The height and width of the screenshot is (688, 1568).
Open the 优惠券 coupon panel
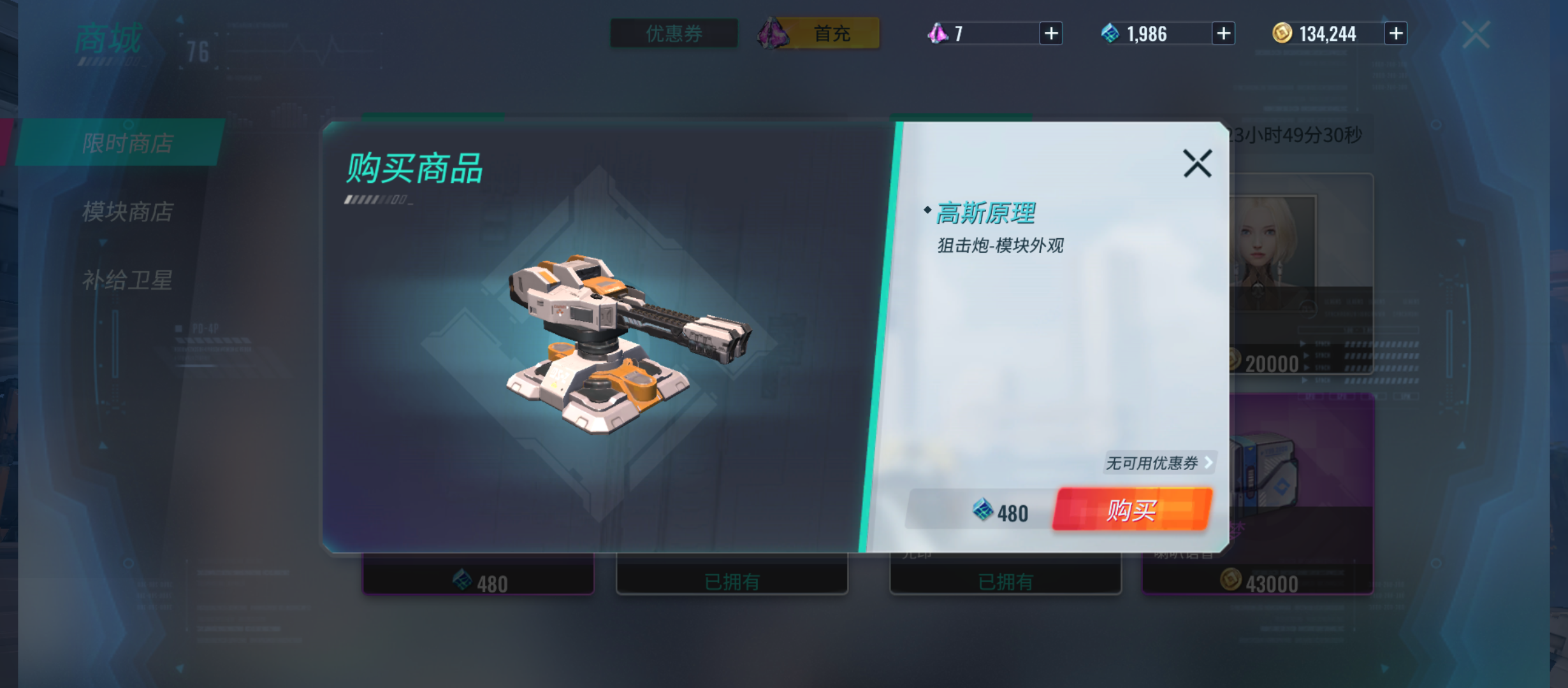(672, 34)
